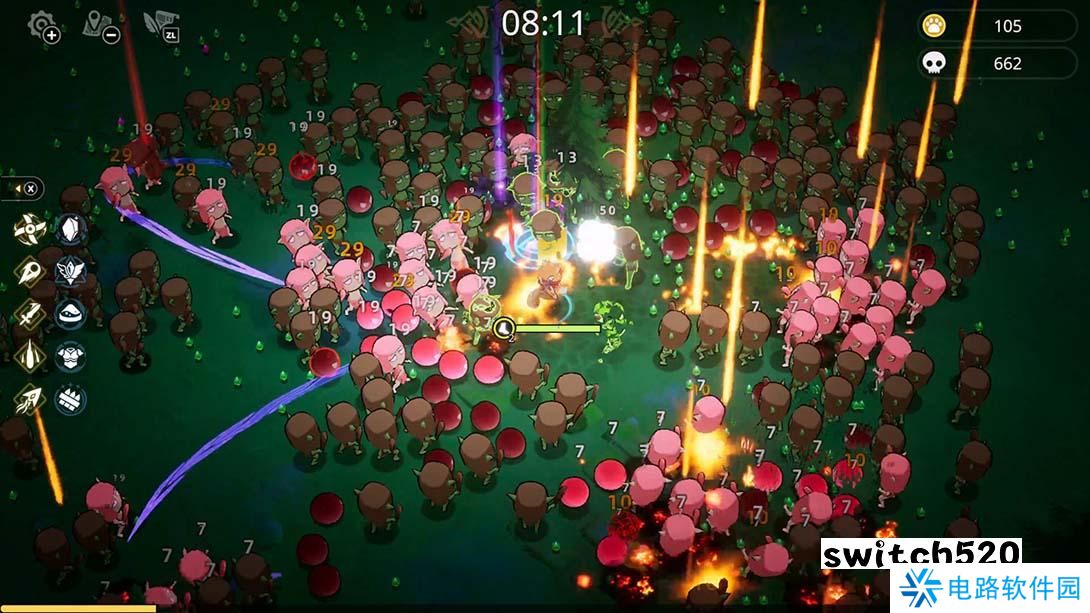Select the claw spikes skill icon
This screenshot has height=613, width=1090.
click(x=29, y=357)
